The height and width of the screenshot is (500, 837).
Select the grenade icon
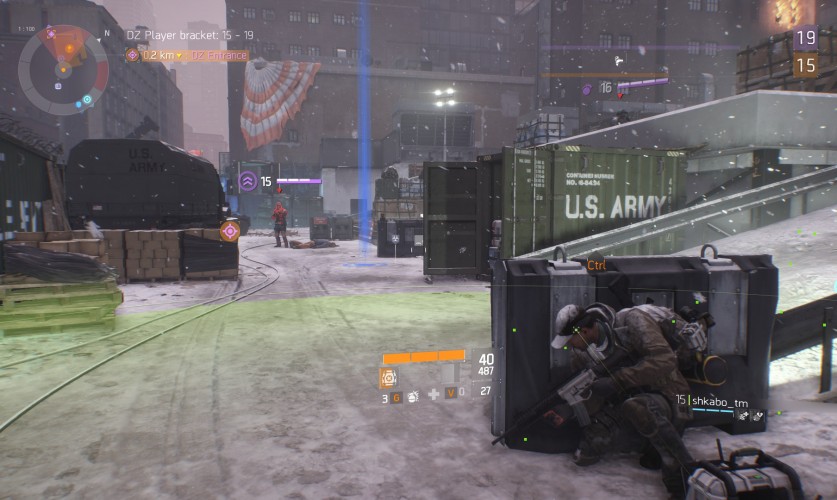click(x=411, y=397)
